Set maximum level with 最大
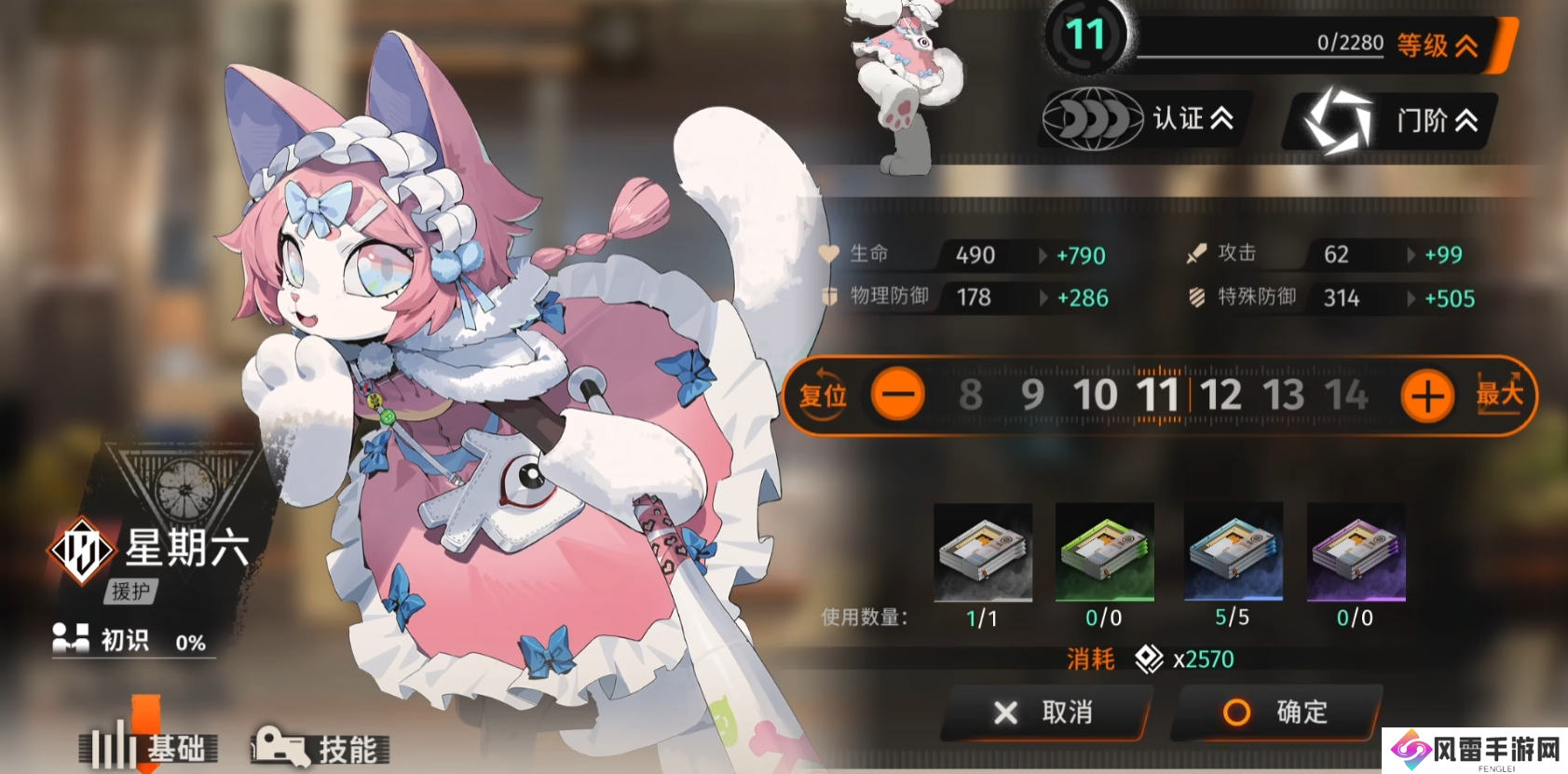1568x774 pixels. pos(1499,394)
